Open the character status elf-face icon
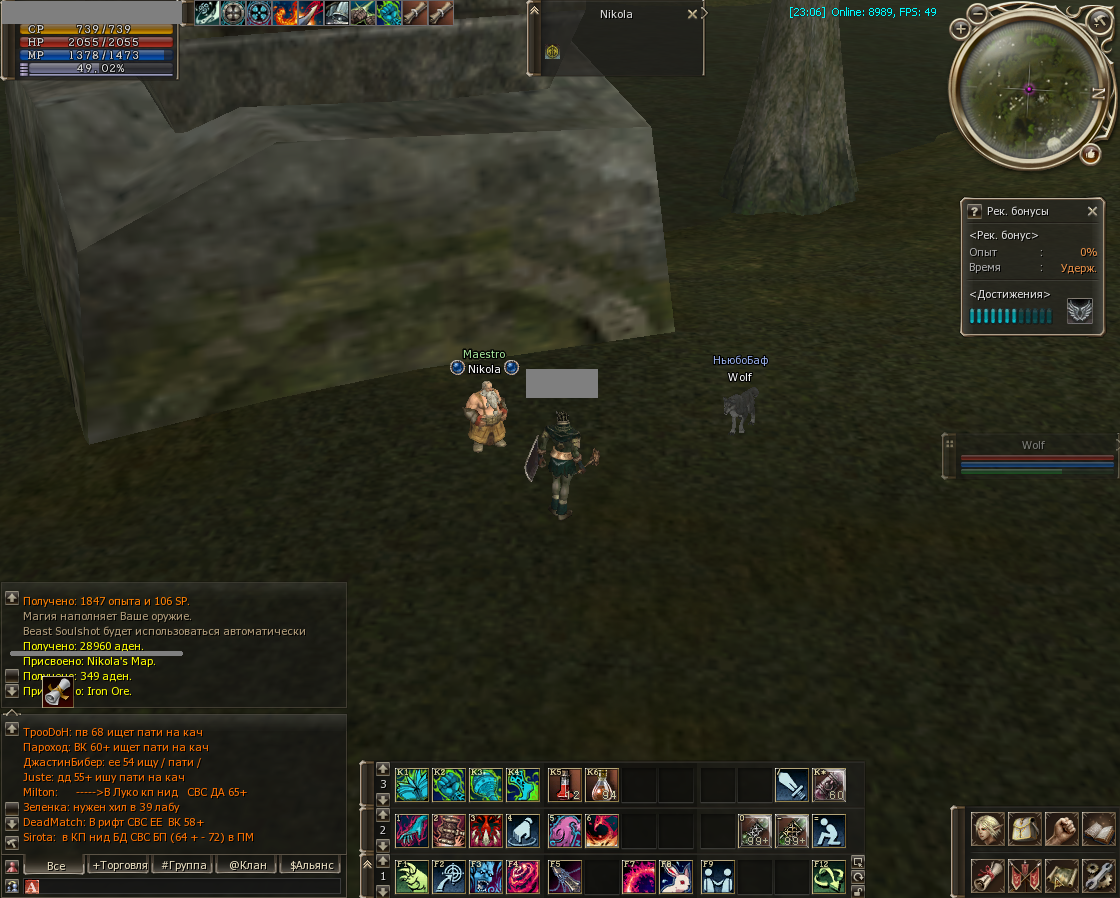This screenshot has height=898, width=1120. (x=988, y=830)
